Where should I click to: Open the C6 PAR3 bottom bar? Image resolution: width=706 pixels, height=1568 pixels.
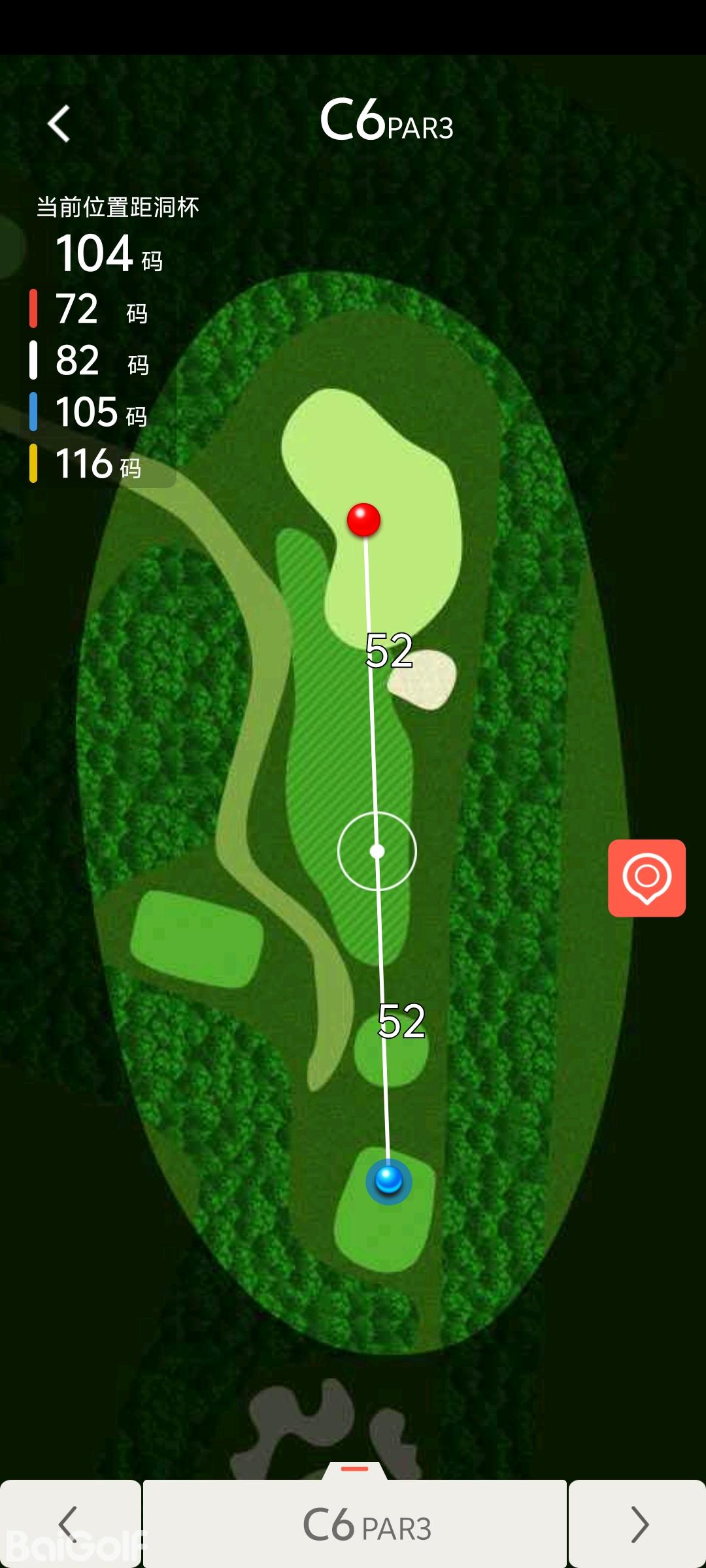[354, 1525]
